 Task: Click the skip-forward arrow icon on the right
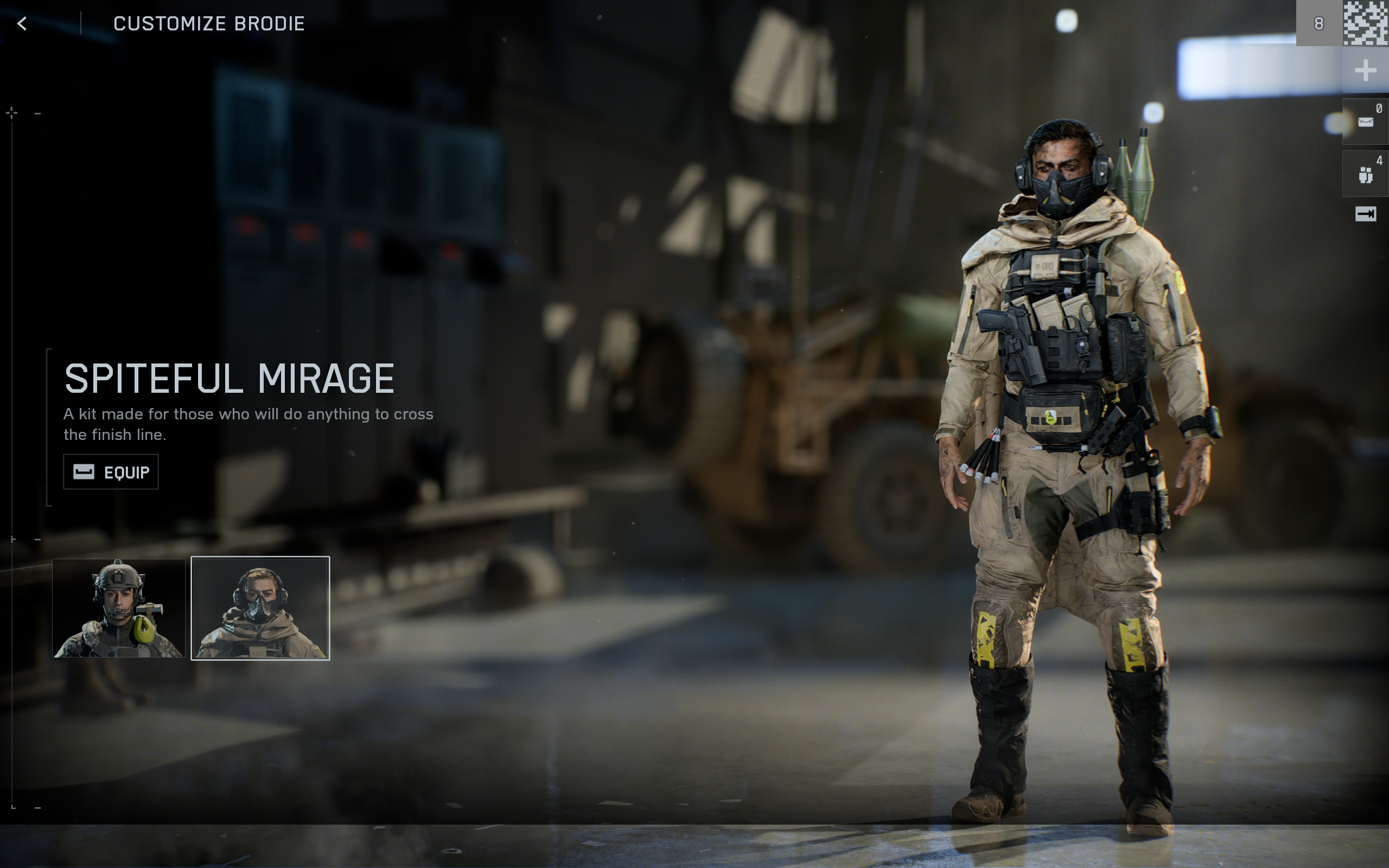point(1367,214)
